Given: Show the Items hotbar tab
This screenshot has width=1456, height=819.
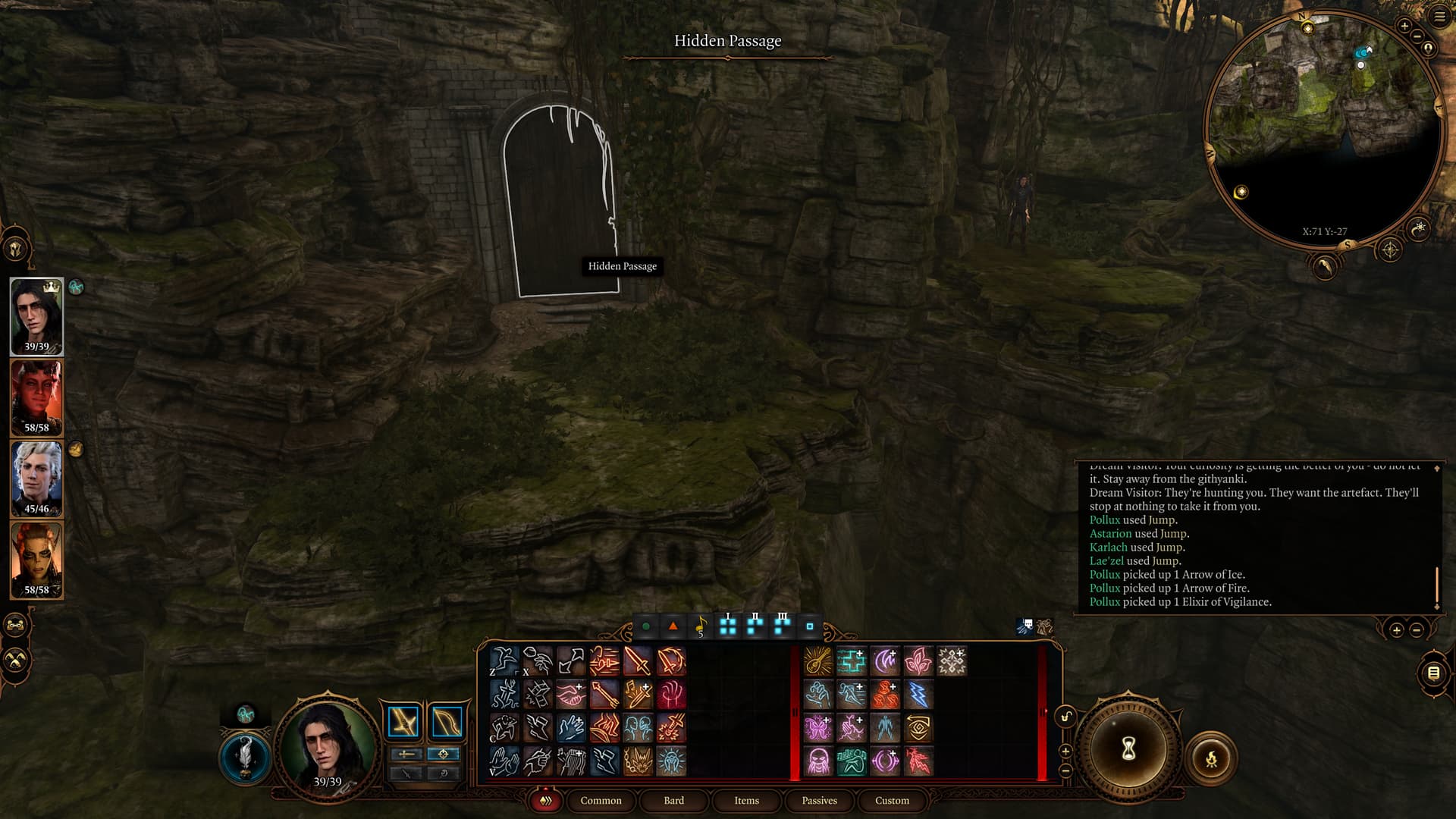Looking at the screenshot, I should [x=746, y=801].
